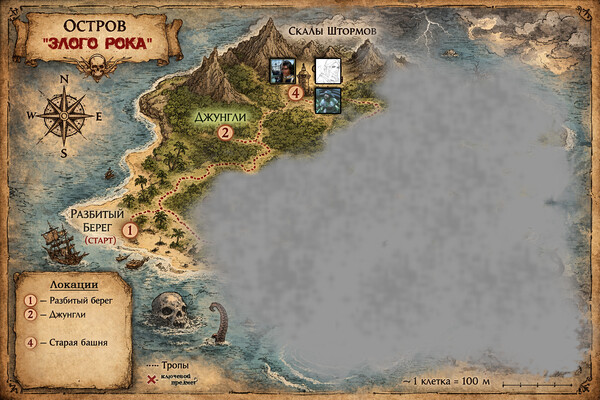Select the dark-haired character portrait token
Screen dimensions: 600x400
tap(281, 70)
